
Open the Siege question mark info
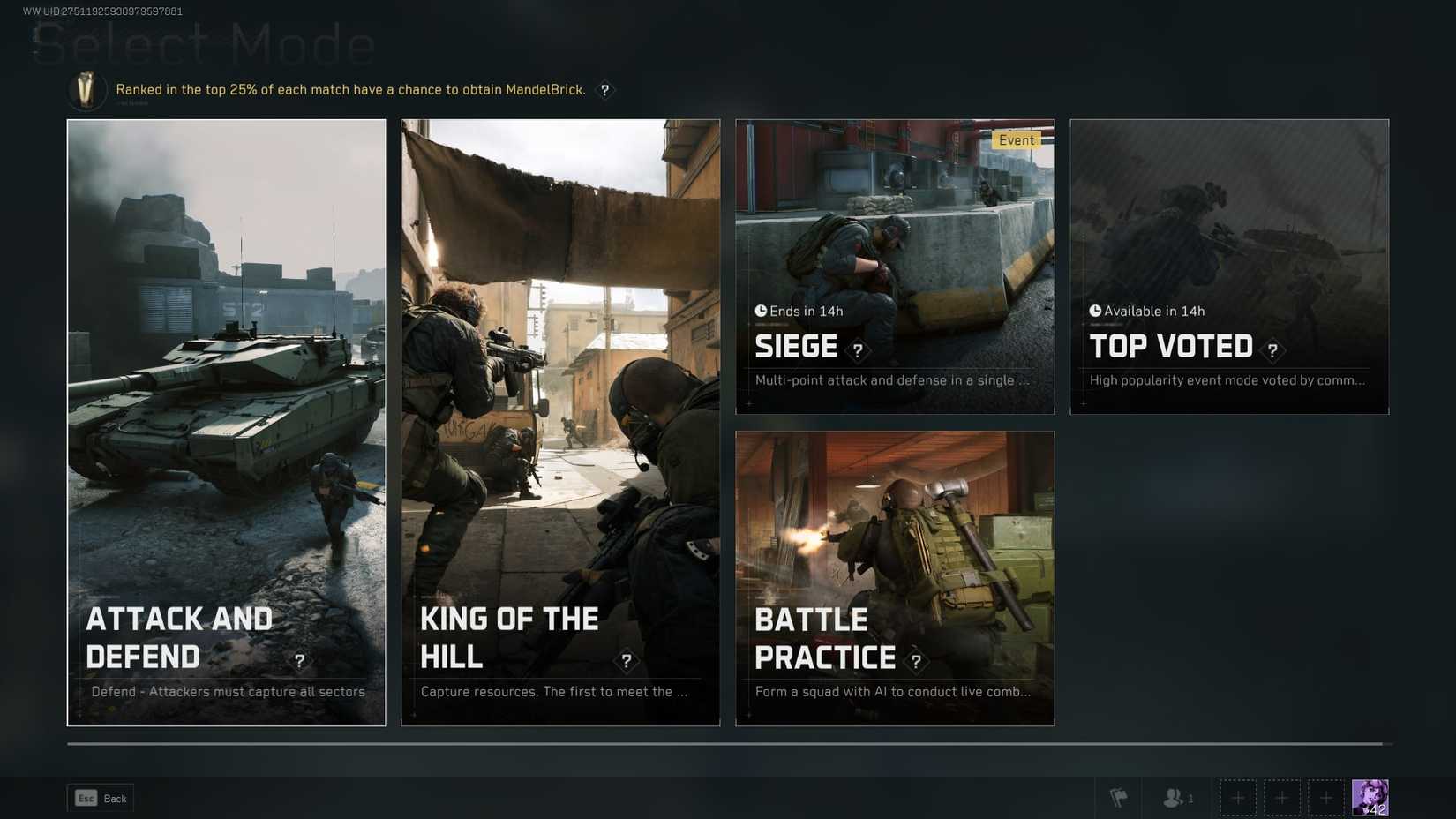tap(858, 351)
